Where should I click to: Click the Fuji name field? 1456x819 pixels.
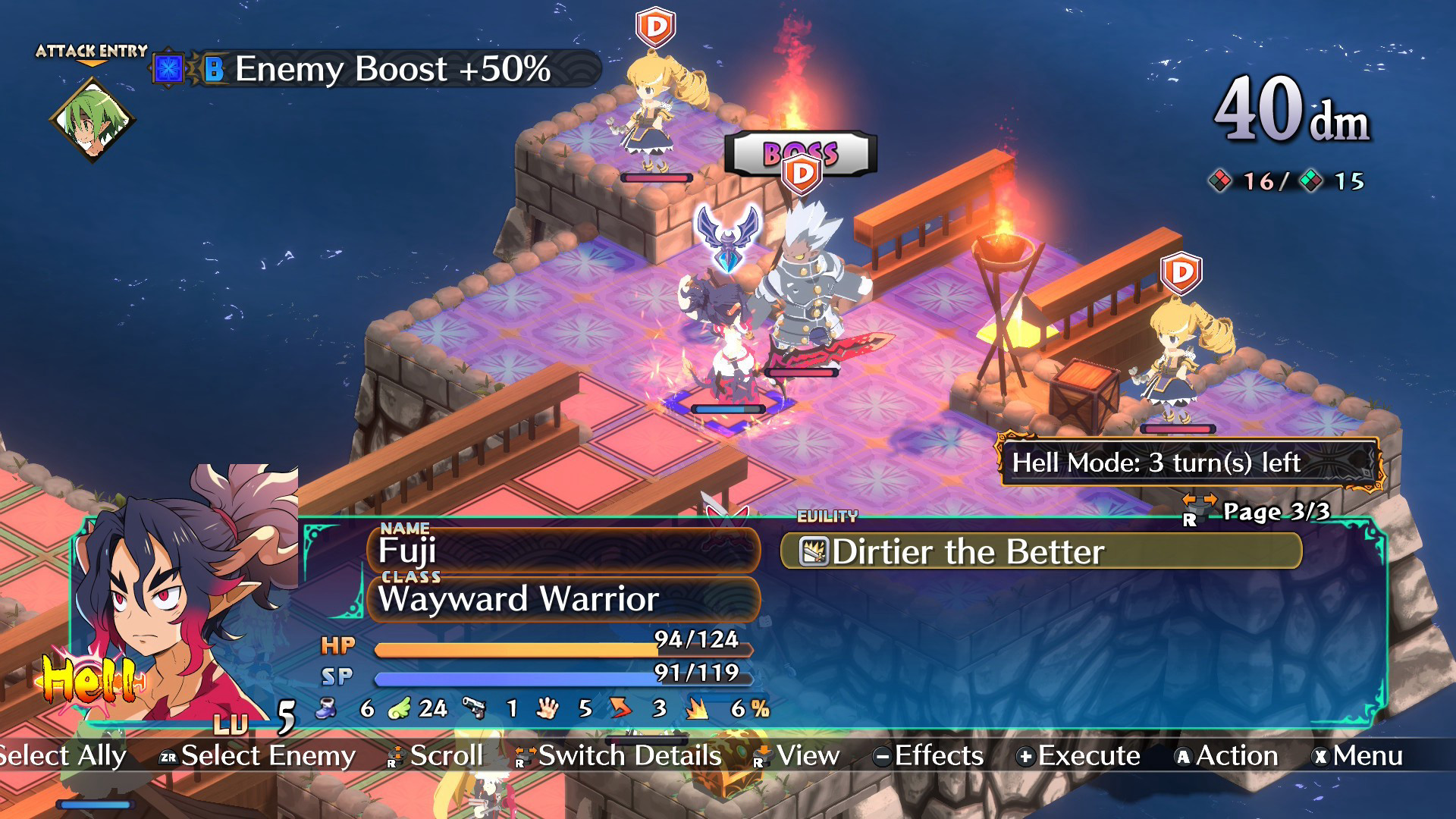(563, 550)
